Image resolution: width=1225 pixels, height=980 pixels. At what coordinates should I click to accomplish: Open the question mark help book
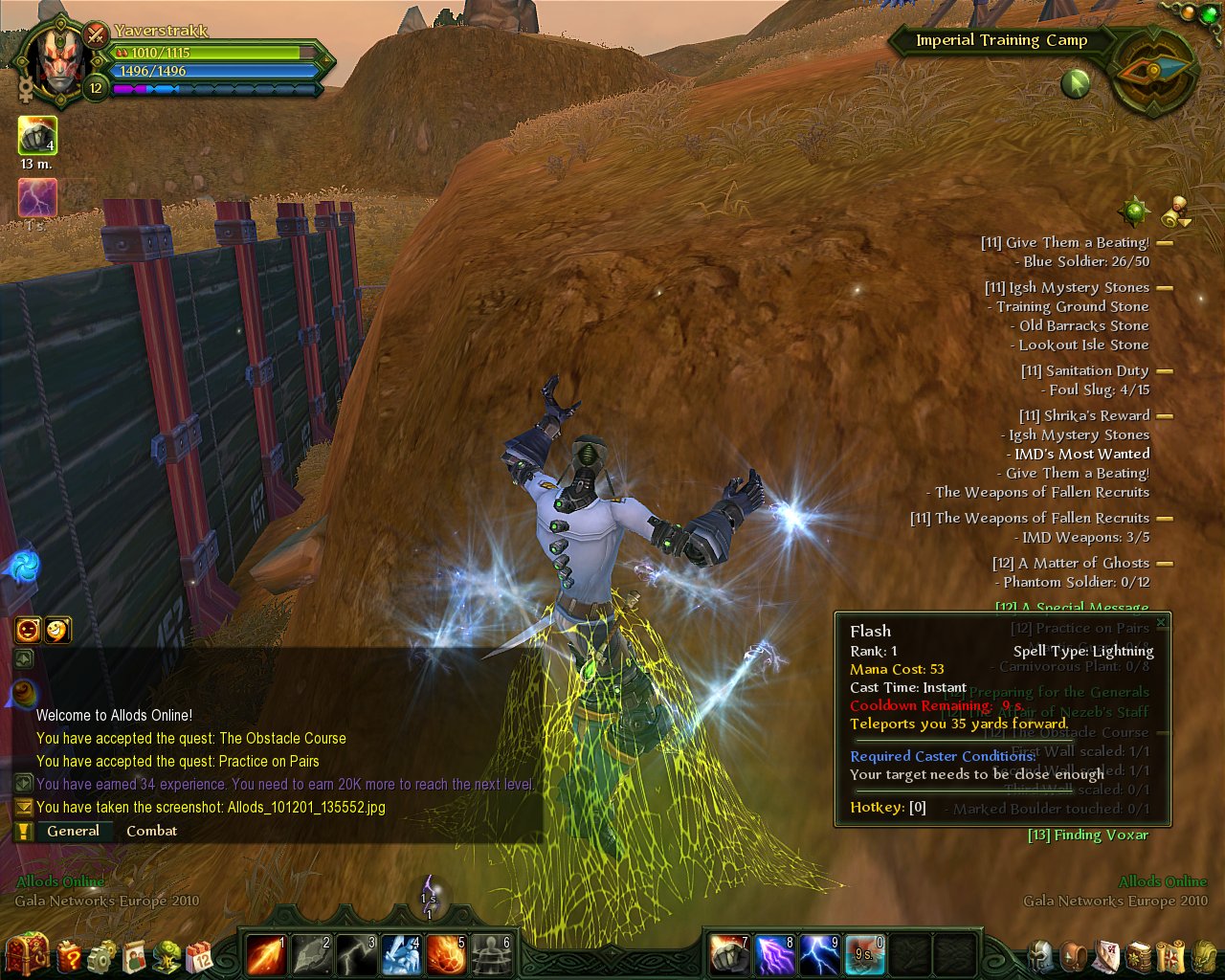[x=70, y=955]
